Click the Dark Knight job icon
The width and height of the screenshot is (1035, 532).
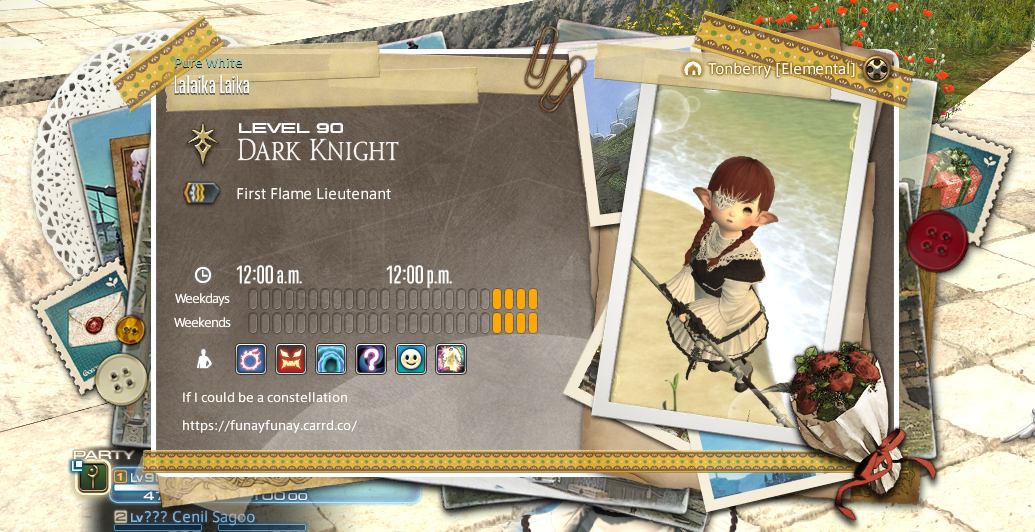204,144
